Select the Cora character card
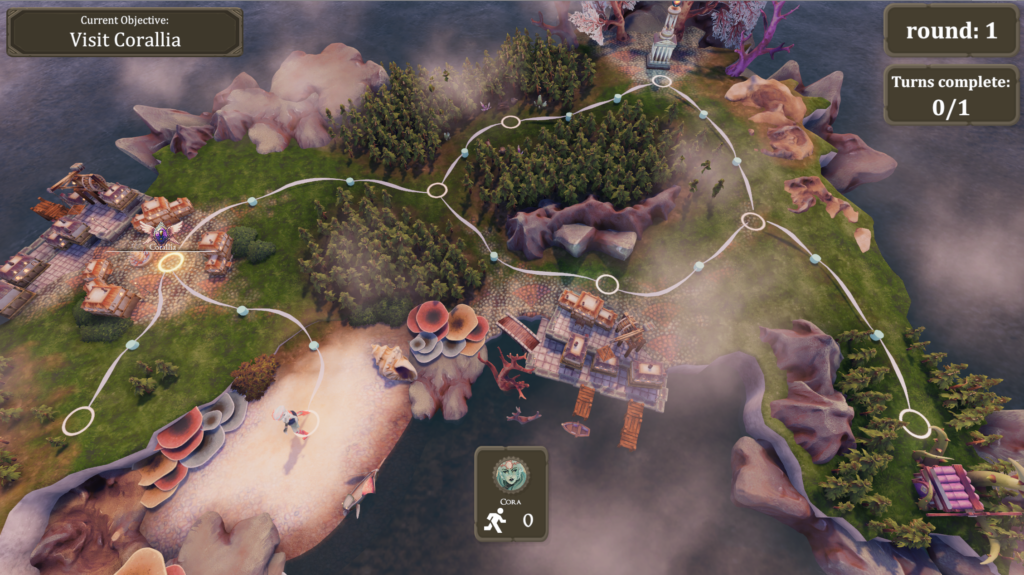Image resolution: width=1024 pixels, height=575 pixels. 511,493
